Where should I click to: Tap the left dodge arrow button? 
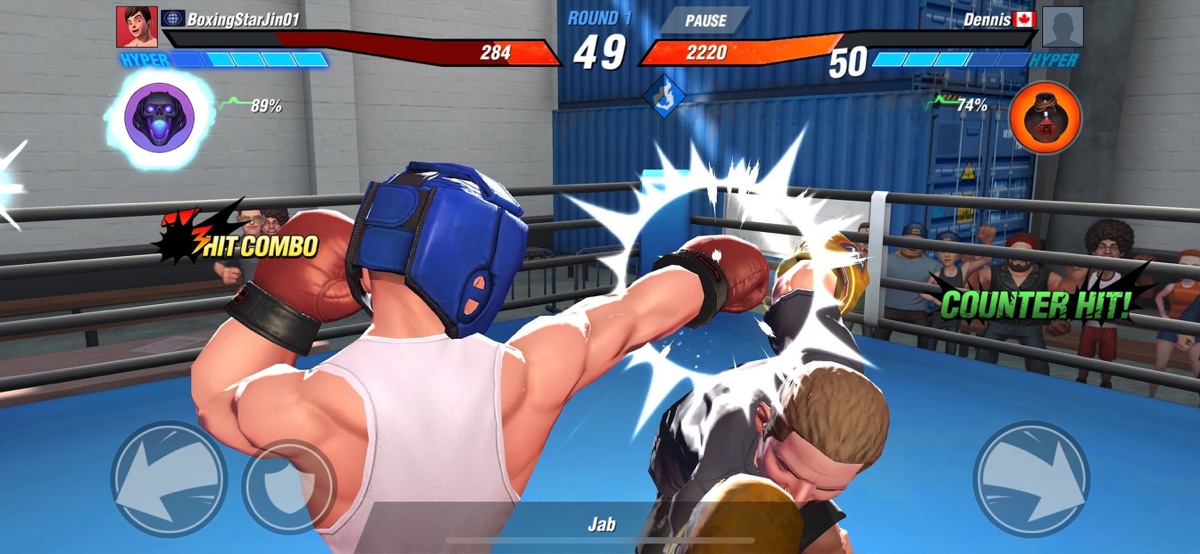(168, 477)
